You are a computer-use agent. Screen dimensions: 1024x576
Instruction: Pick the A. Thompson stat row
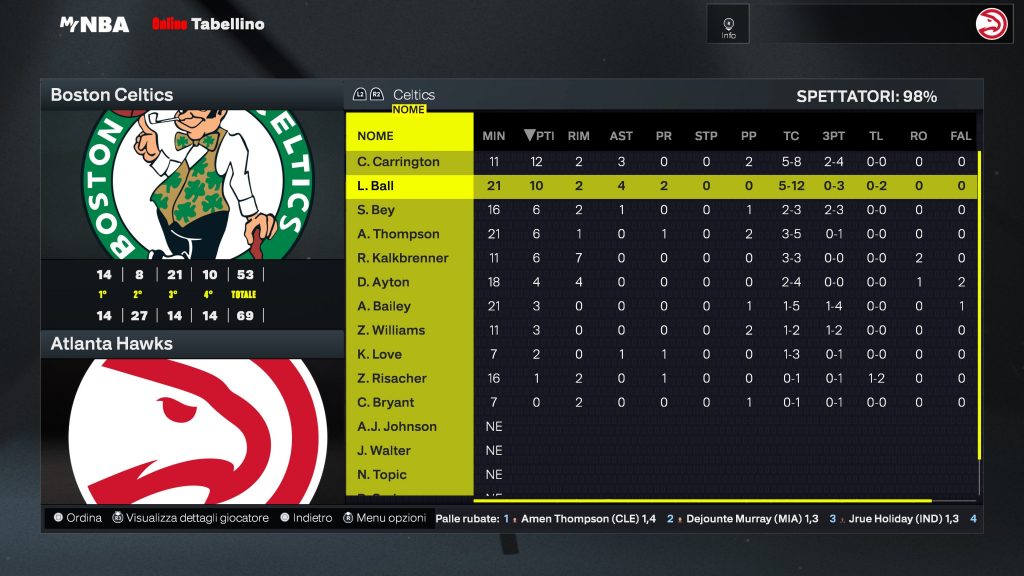pos(398,234)
